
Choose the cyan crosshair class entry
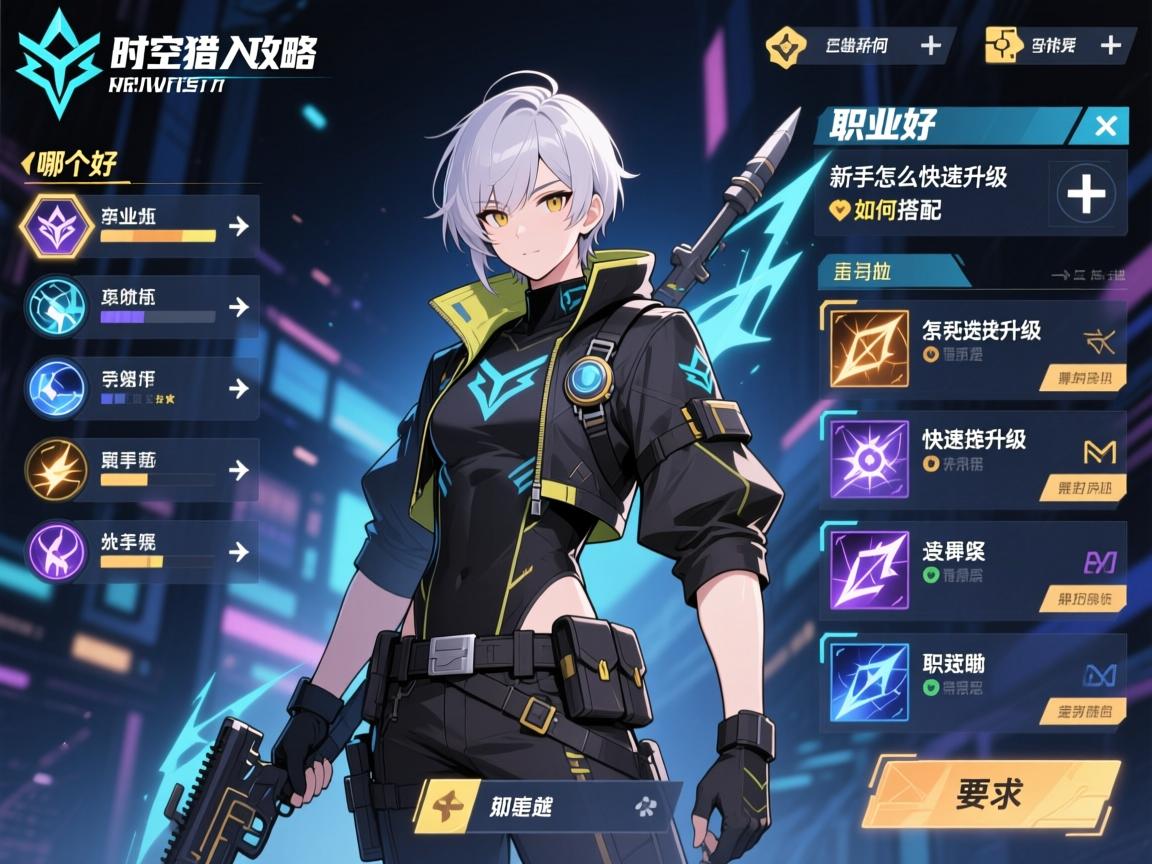pos(140,307)
